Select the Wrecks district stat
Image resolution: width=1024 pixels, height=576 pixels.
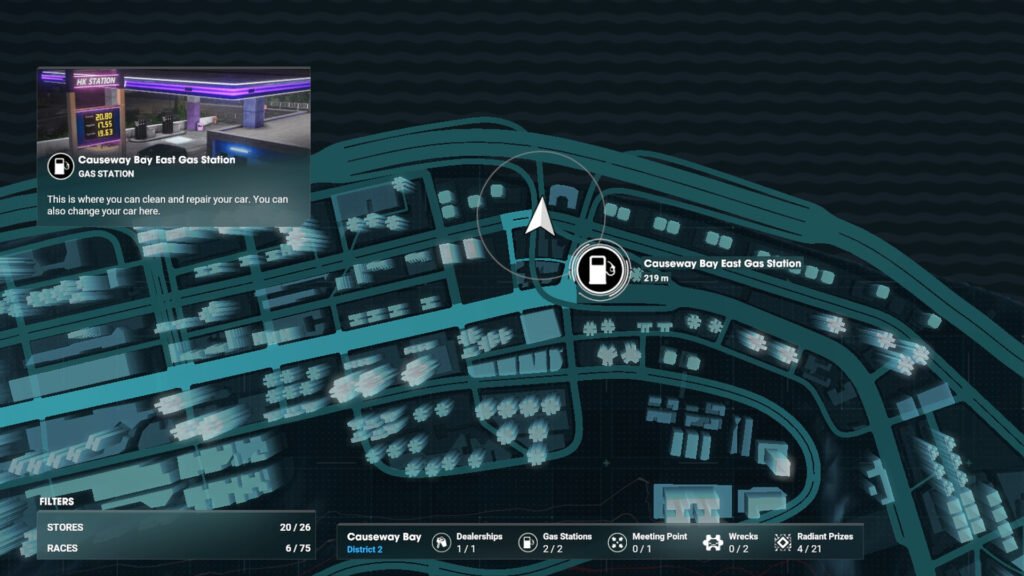(x=731, y=542)
